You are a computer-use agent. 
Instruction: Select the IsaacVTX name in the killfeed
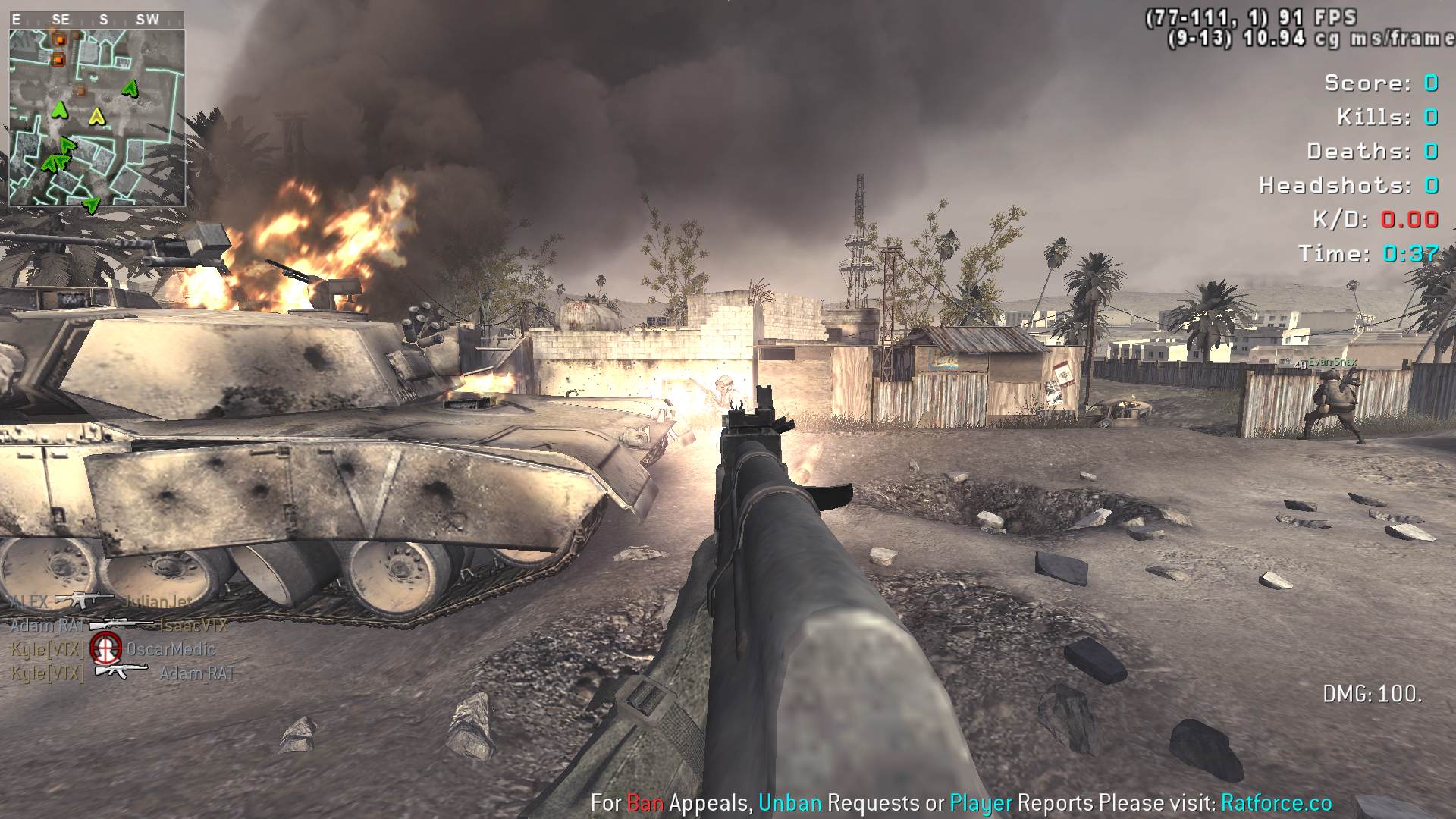193,625
